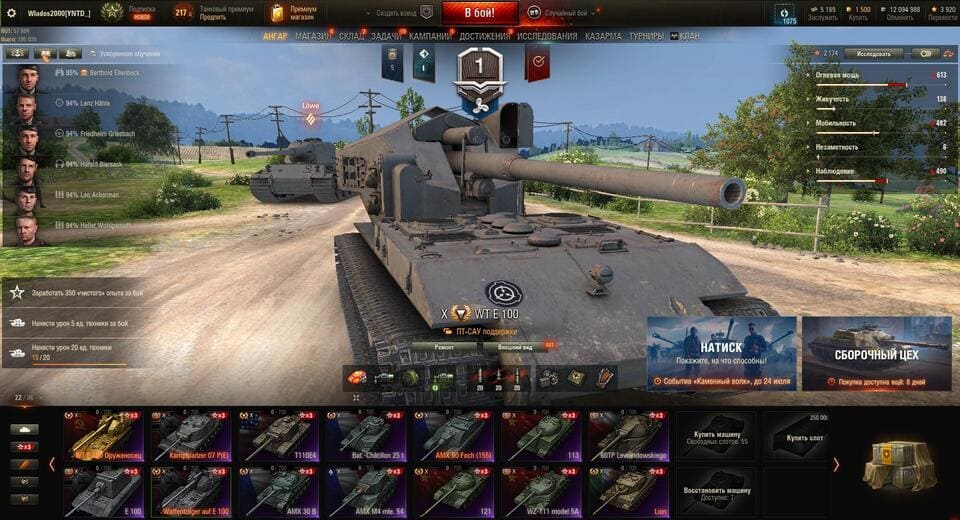Open the Премиум магазин
Viewport: 960px width, 520px height.
(292, 13)
